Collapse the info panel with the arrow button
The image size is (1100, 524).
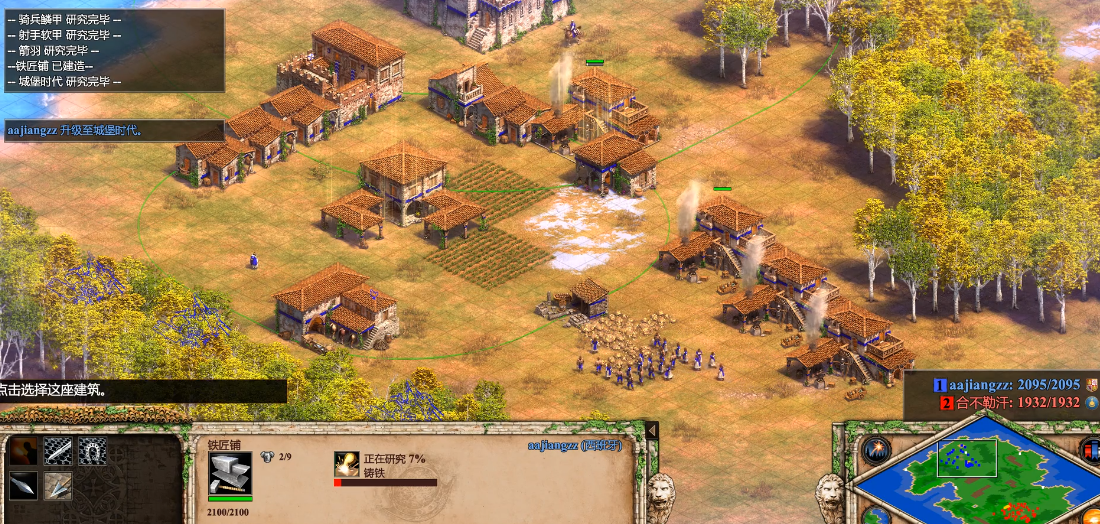(652, 430)
